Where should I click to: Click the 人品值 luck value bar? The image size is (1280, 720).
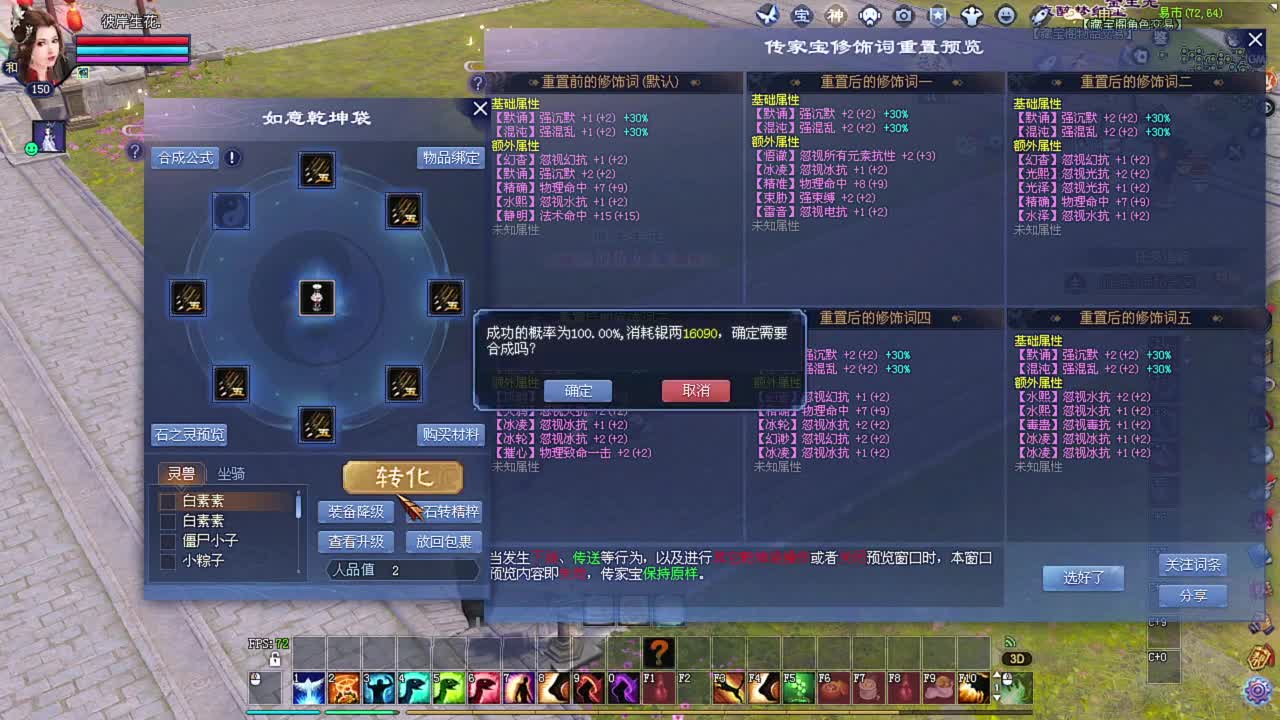(x=401, y=569)
